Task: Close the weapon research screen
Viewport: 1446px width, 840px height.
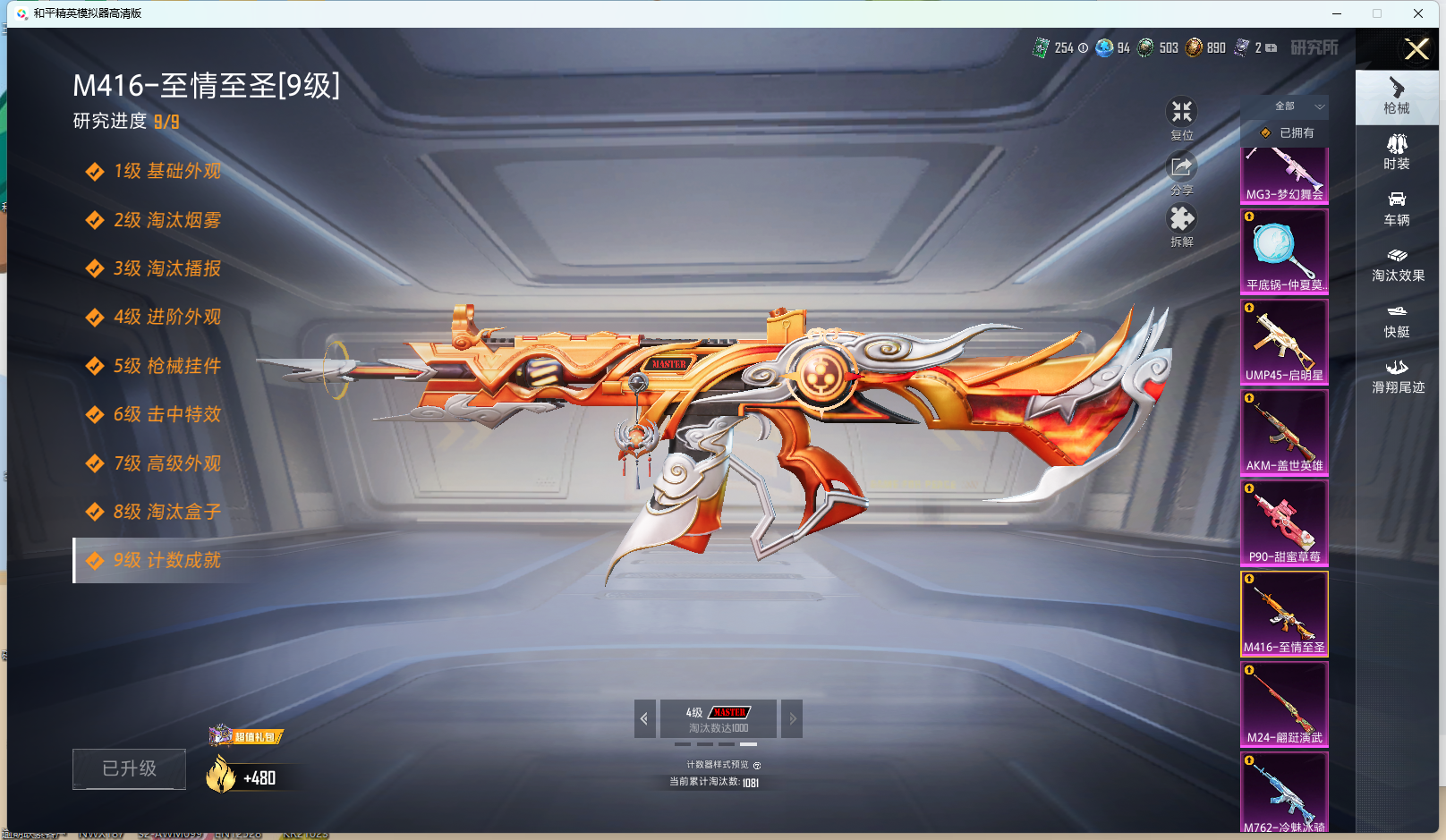Action: pyautogui.click(x=1416, y=49)
